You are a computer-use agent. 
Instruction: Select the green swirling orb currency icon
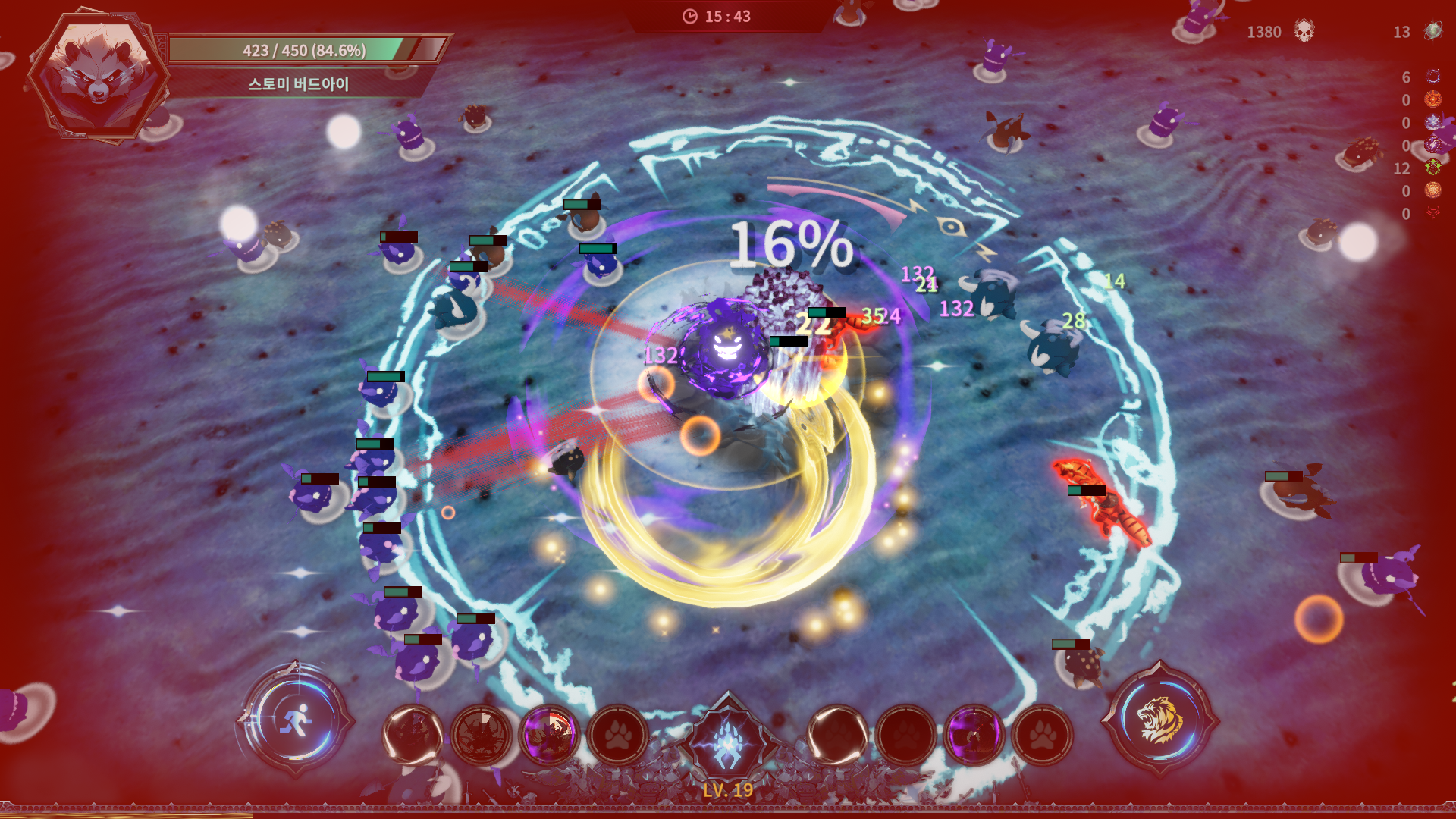click(x=1432, y=31)
